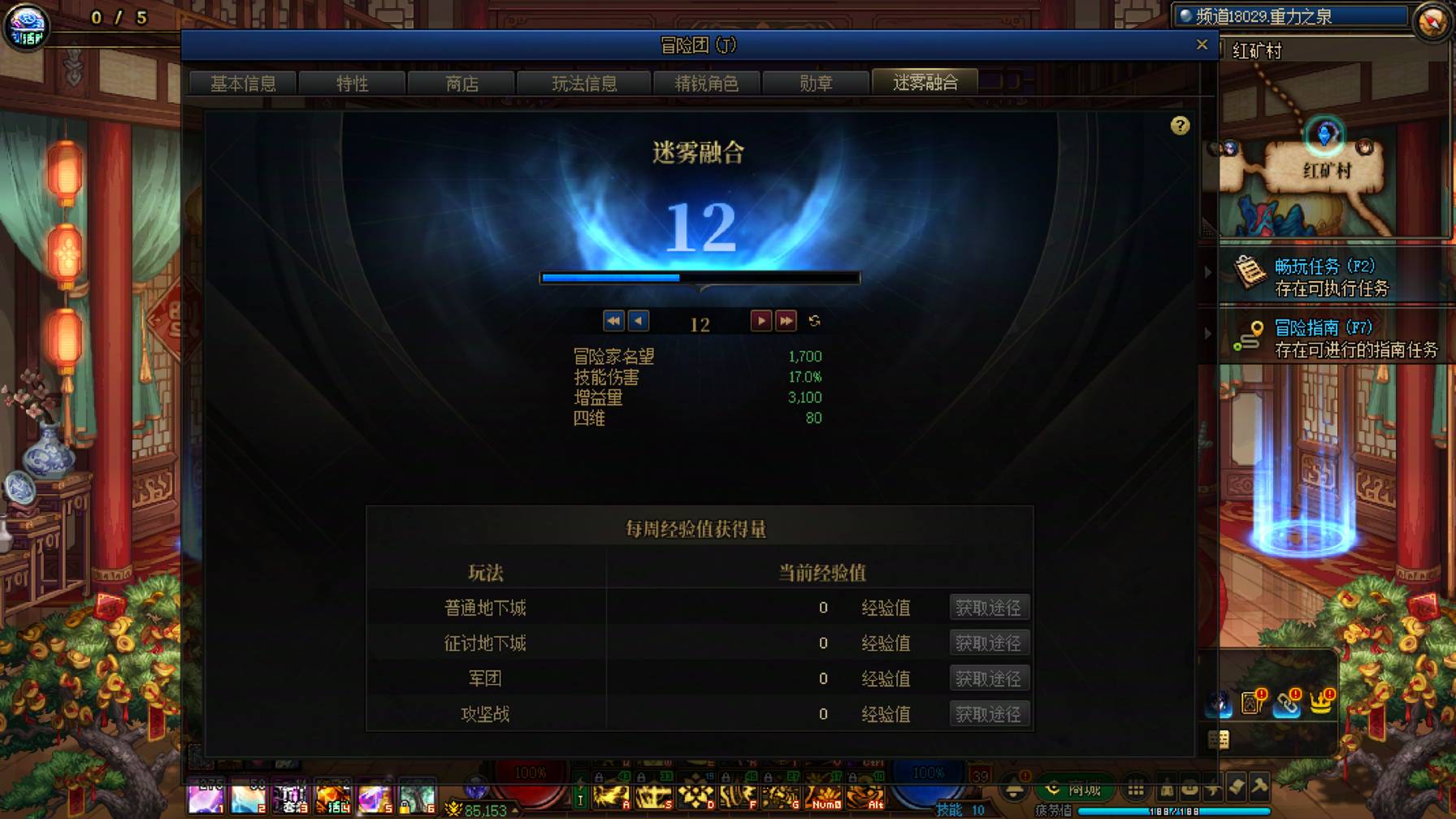Click the 红矿村 label on the minimap
Viewport: 1456px width, 819px height.
(1328, 171)
